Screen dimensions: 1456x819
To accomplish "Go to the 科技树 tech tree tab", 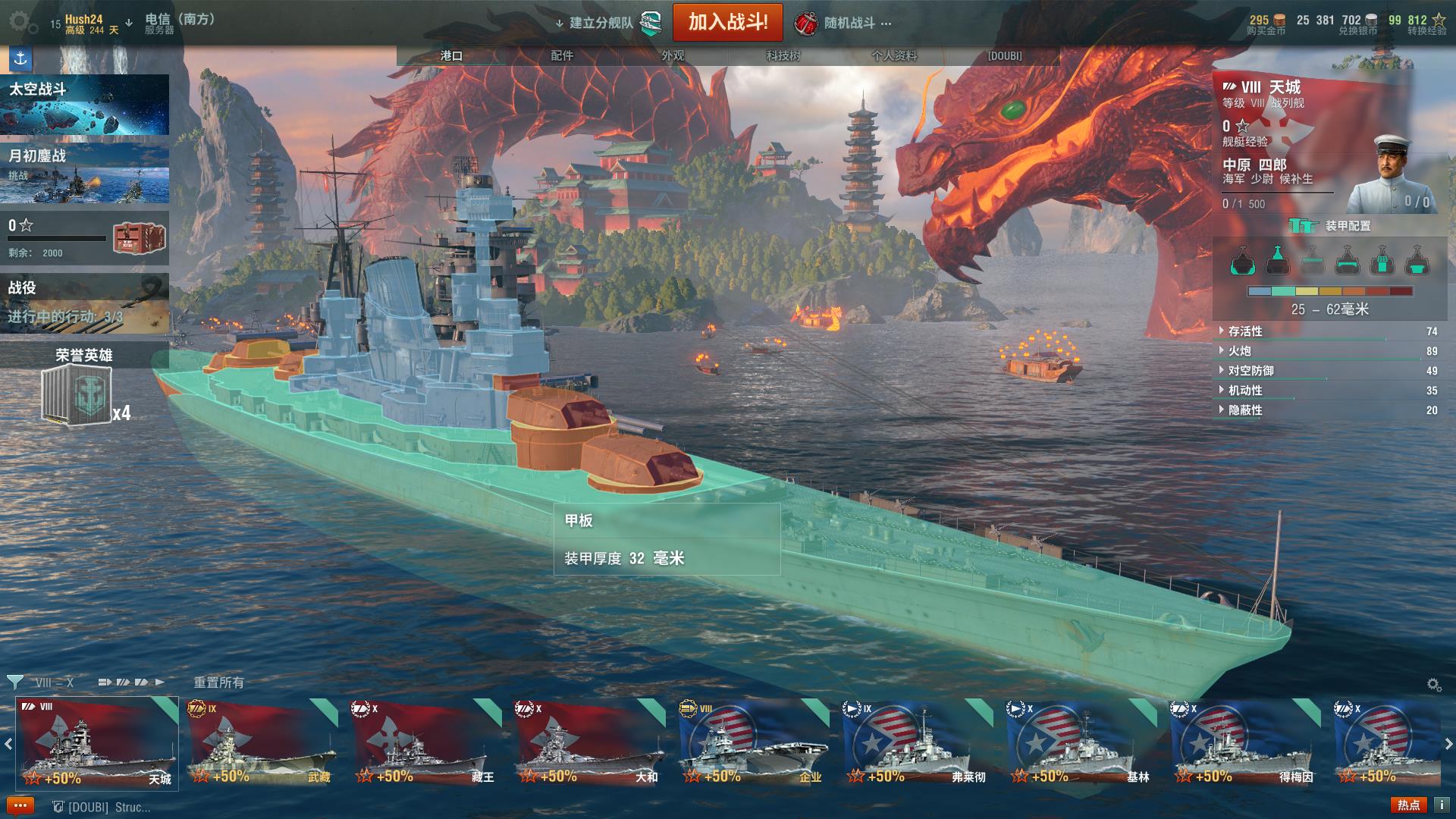I will (783, 55).
